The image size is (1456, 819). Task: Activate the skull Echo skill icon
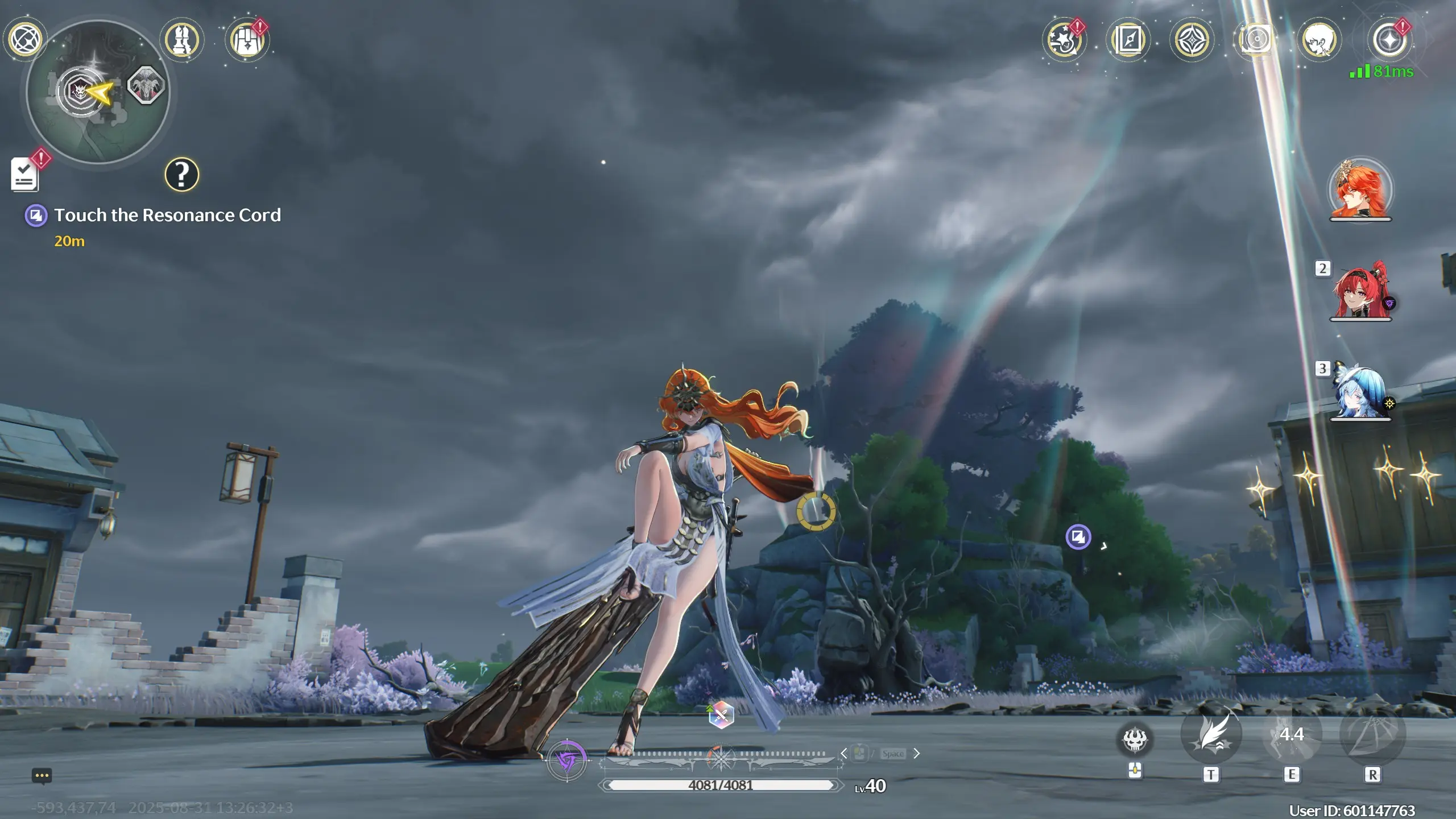coord(1135,739)
